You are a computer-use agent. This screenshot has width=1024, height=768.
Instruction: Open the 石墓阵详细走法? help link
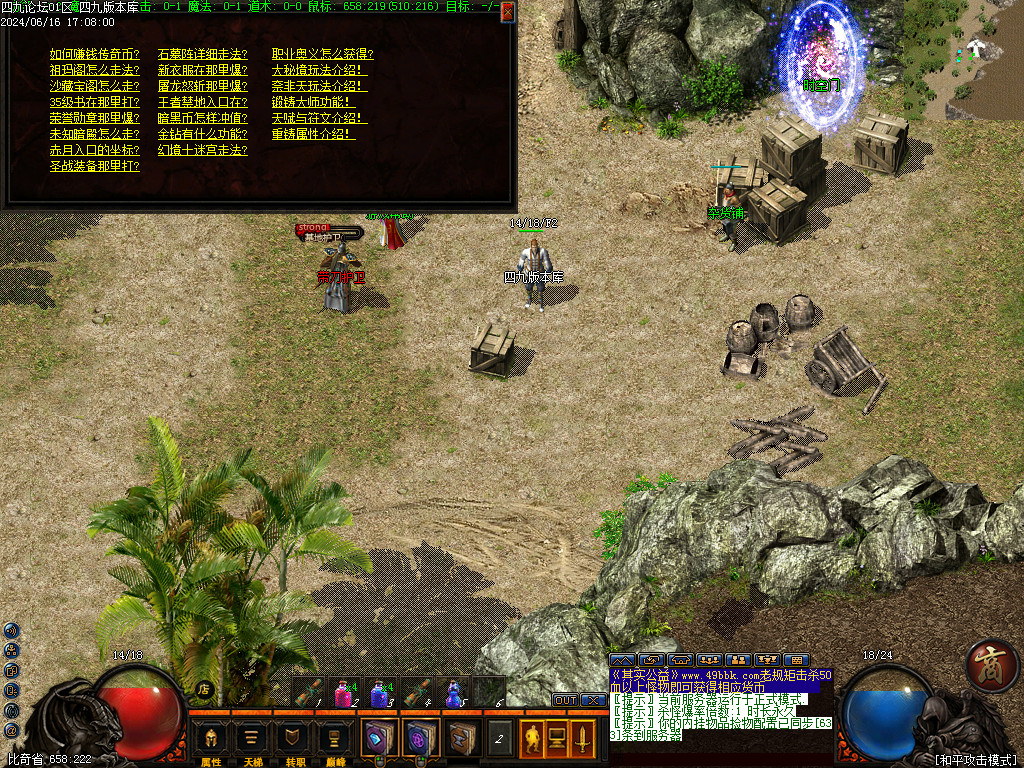[x=203, y=54]
